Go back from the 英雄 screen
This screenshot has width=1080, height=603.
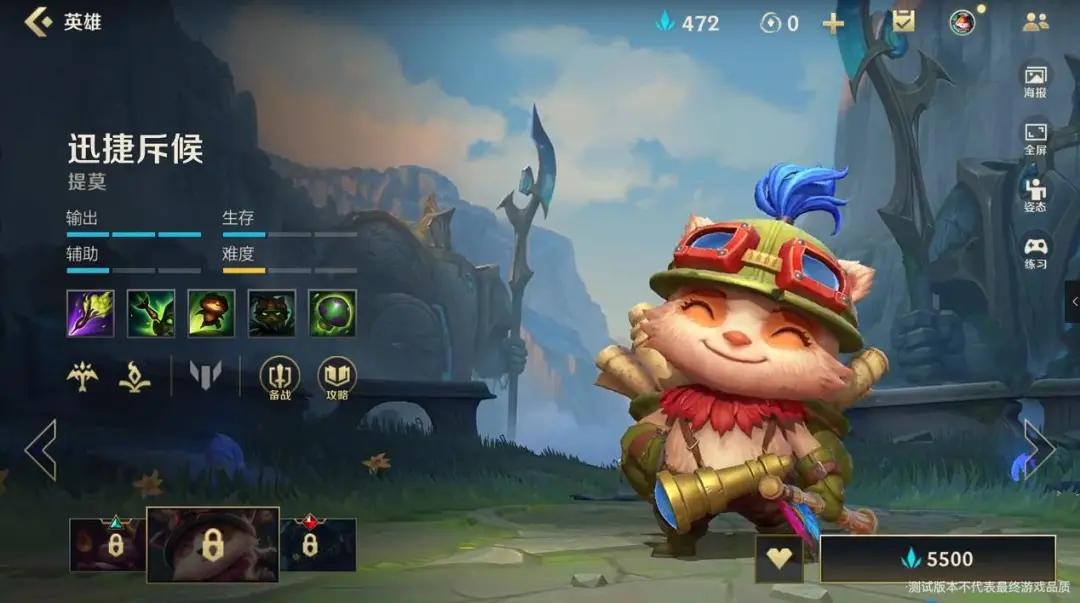(38, 22)
